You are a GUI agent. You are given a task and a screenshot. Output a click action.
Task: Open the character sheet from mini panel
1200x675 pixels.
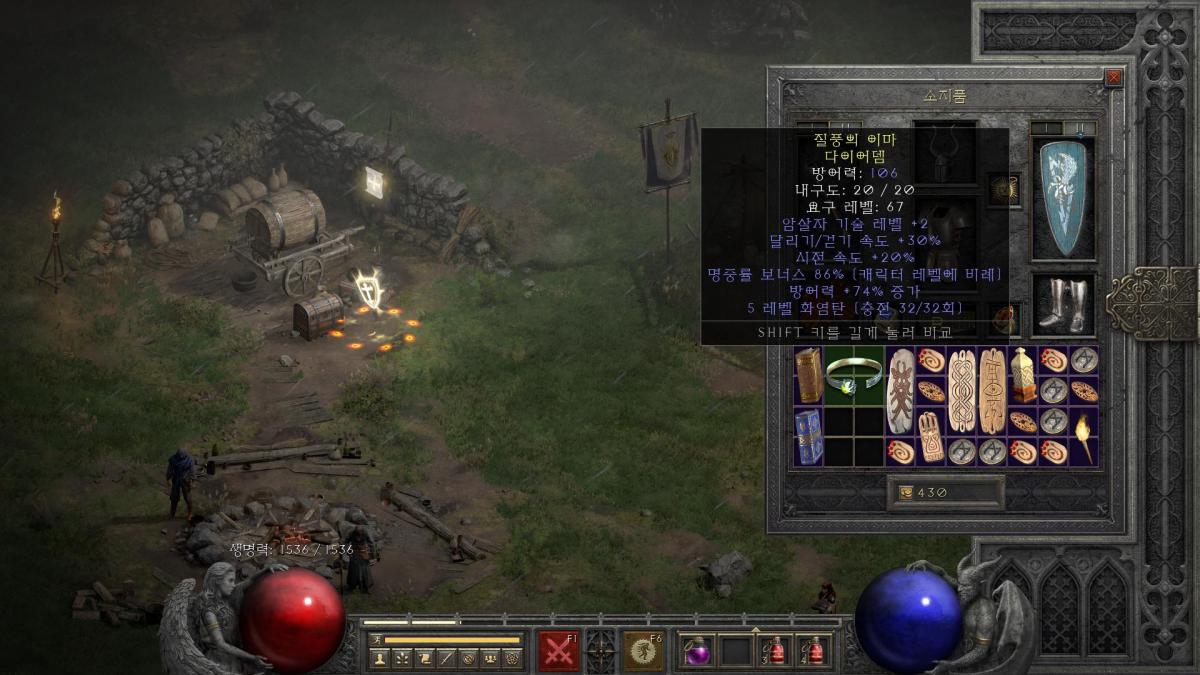point(380,658)
